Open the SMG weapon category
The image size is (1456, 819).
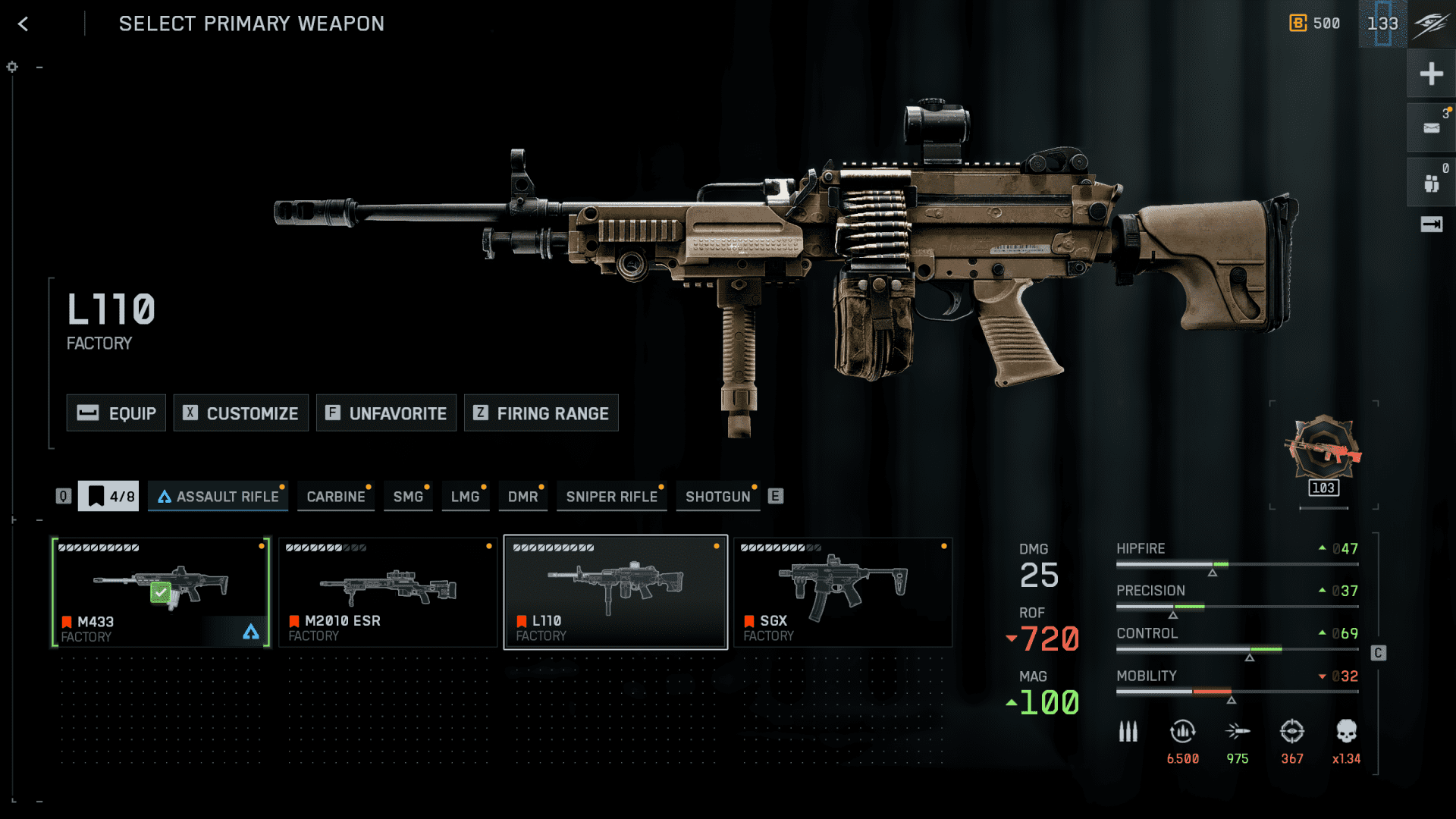coord(408,497)
